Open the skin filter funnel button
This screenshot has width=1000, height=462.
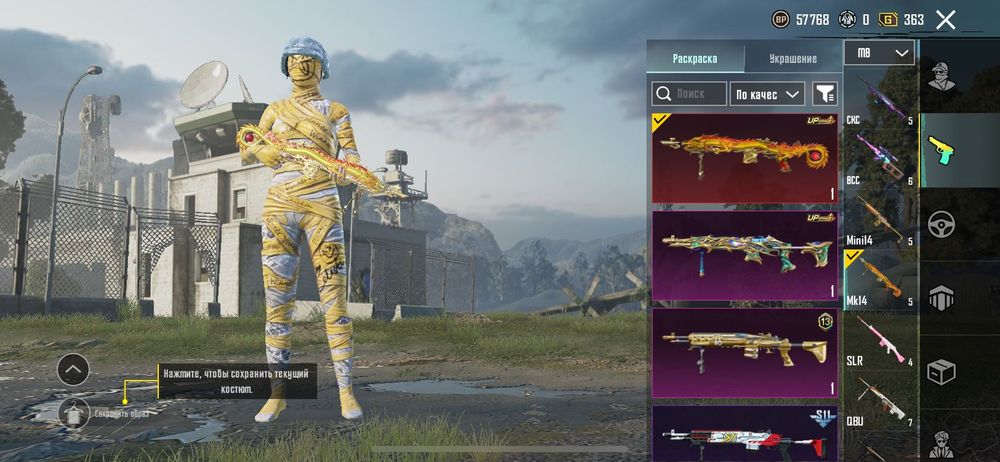pyautogui.click(x=825, y=94)
